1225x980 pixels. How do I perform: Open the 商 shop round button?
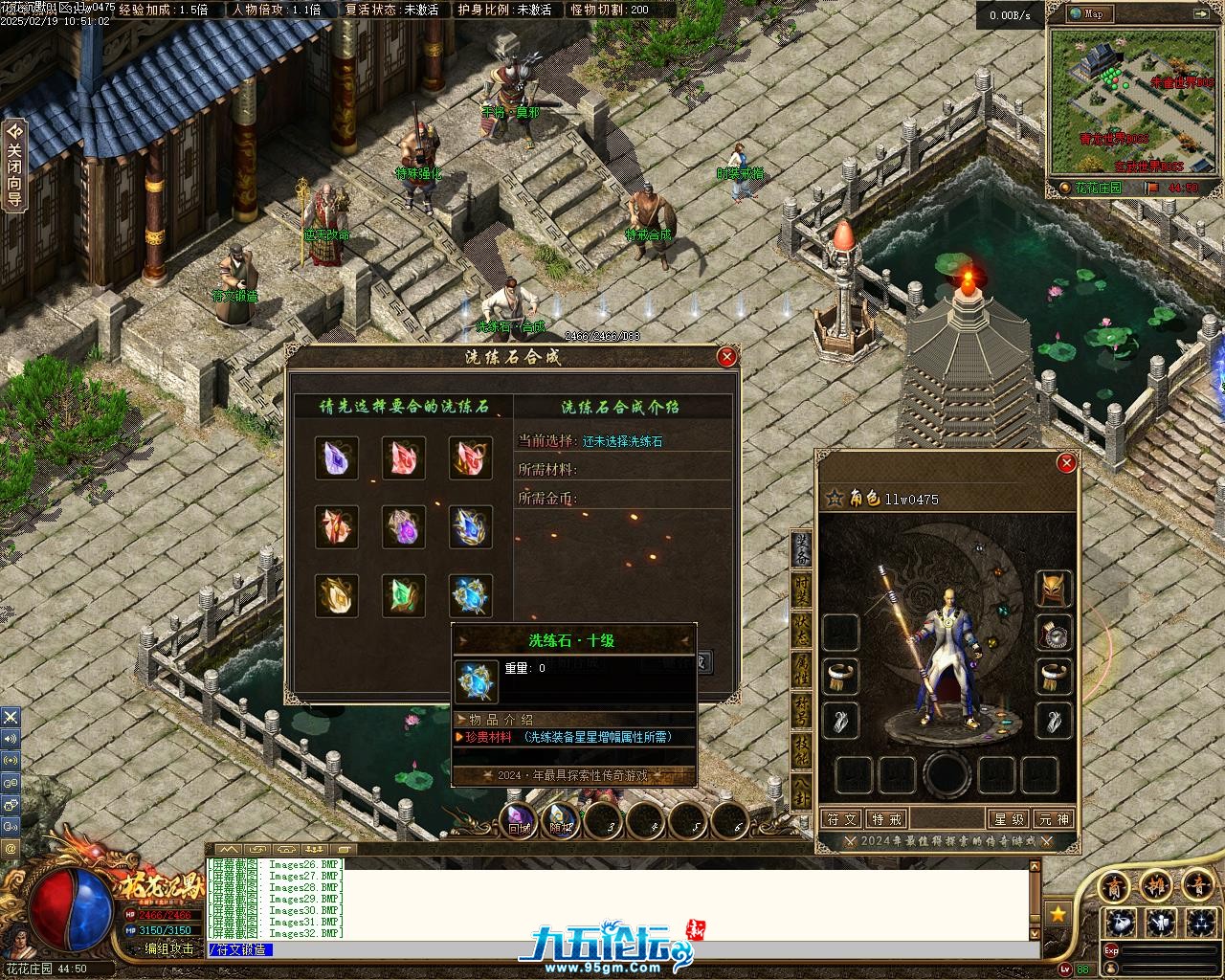[x=1115, y=886]
